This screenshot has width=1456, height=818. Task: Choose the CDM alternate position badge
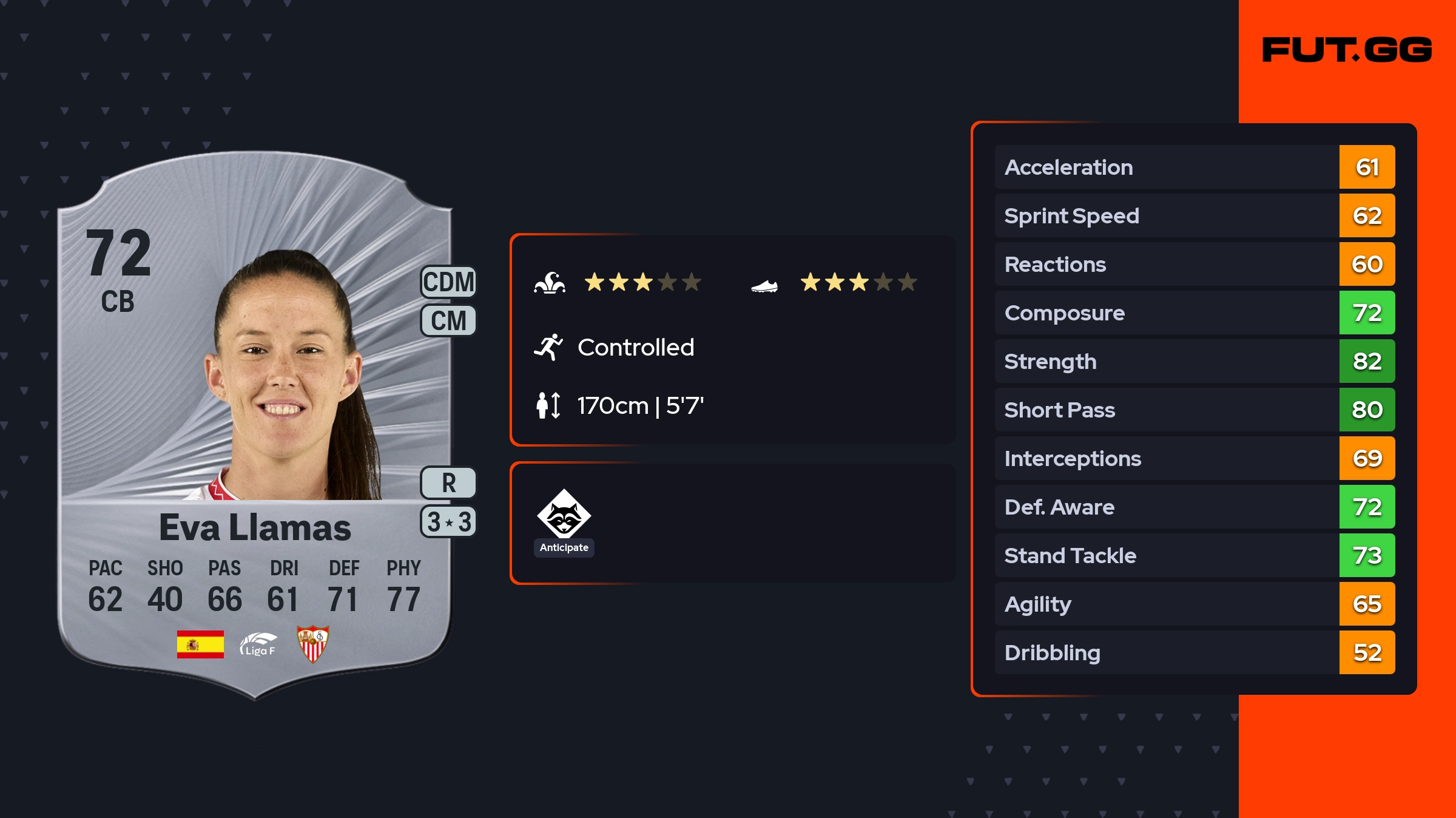click(448, 282)
